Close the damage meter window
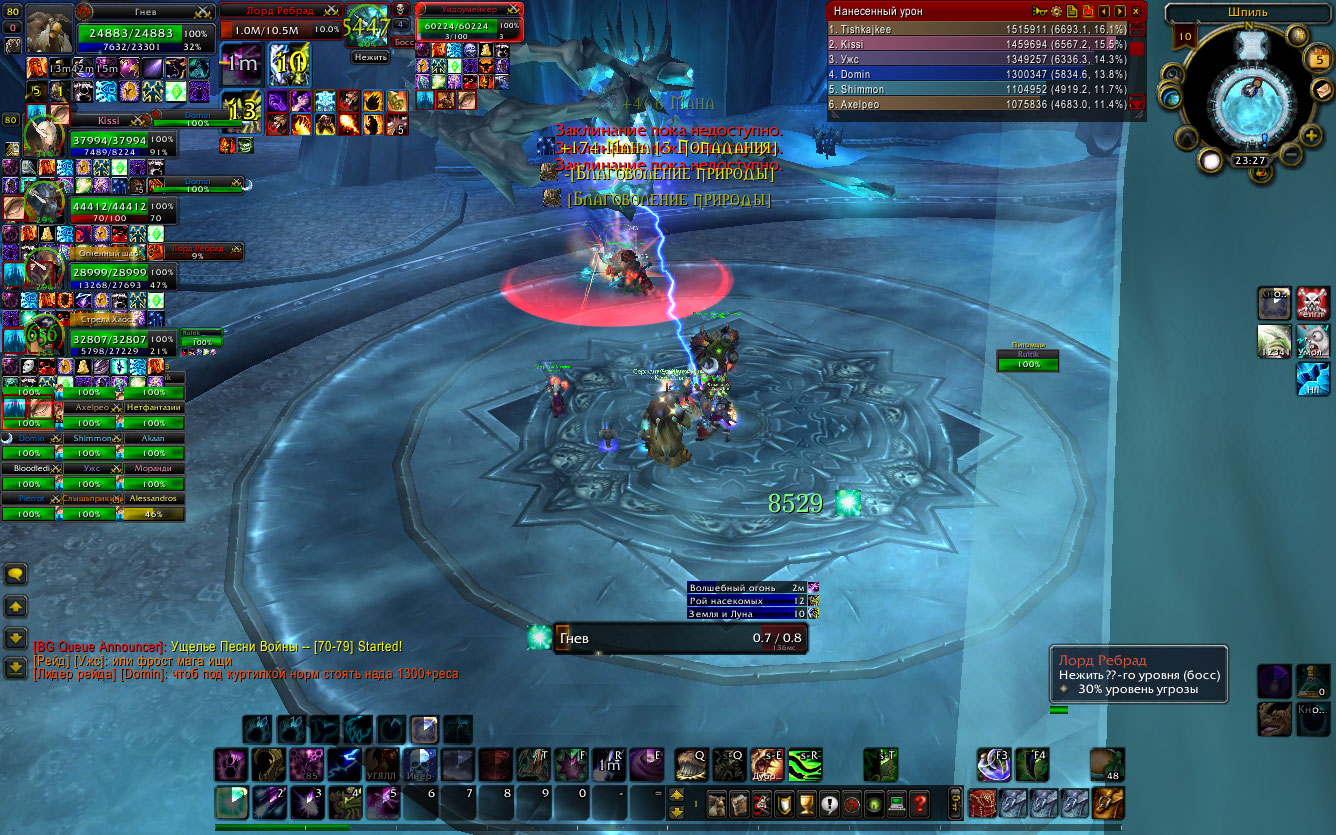This screenshot has height=835, width=1336. click(1135, 11)
